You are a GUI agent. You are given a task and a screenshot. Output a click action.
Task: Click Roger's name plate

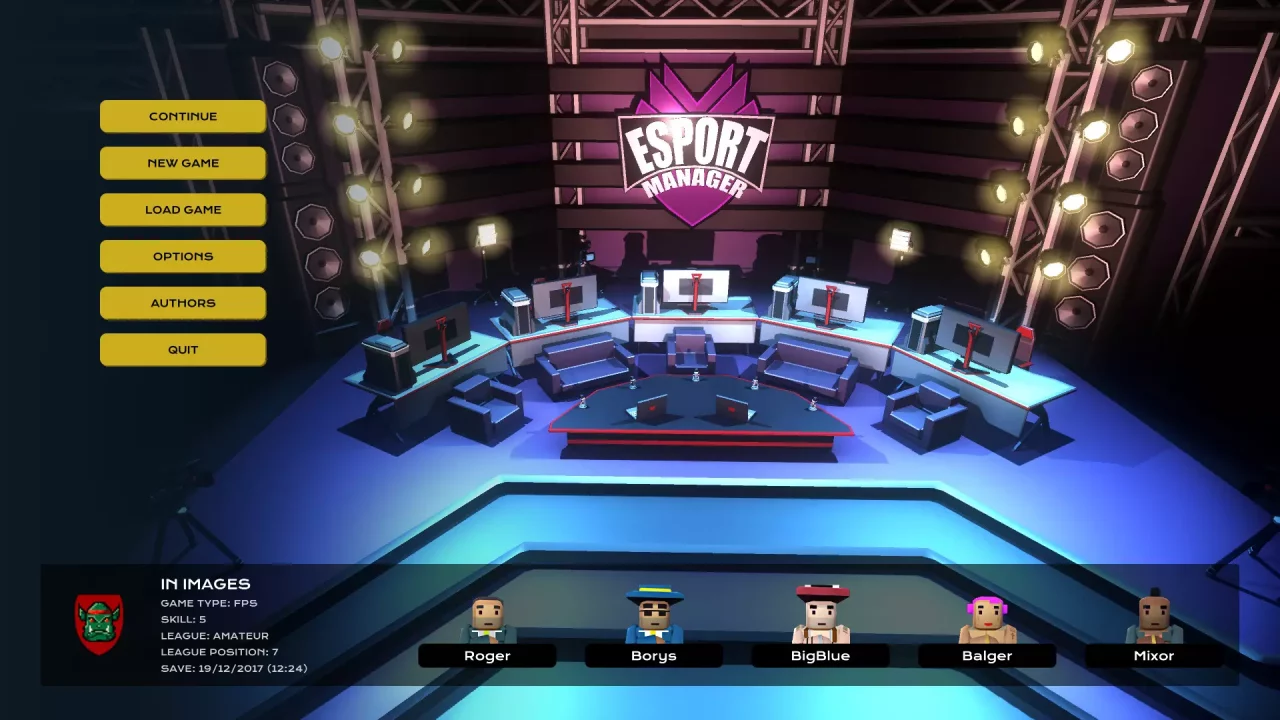click(x=487, y=655)
